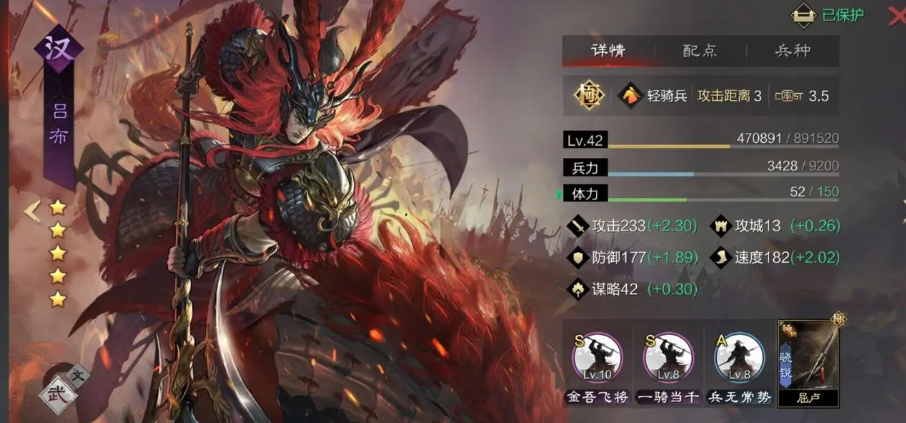Go to the previous general arrow
Screen dimensions: 906x423
(x=33, y=210)
